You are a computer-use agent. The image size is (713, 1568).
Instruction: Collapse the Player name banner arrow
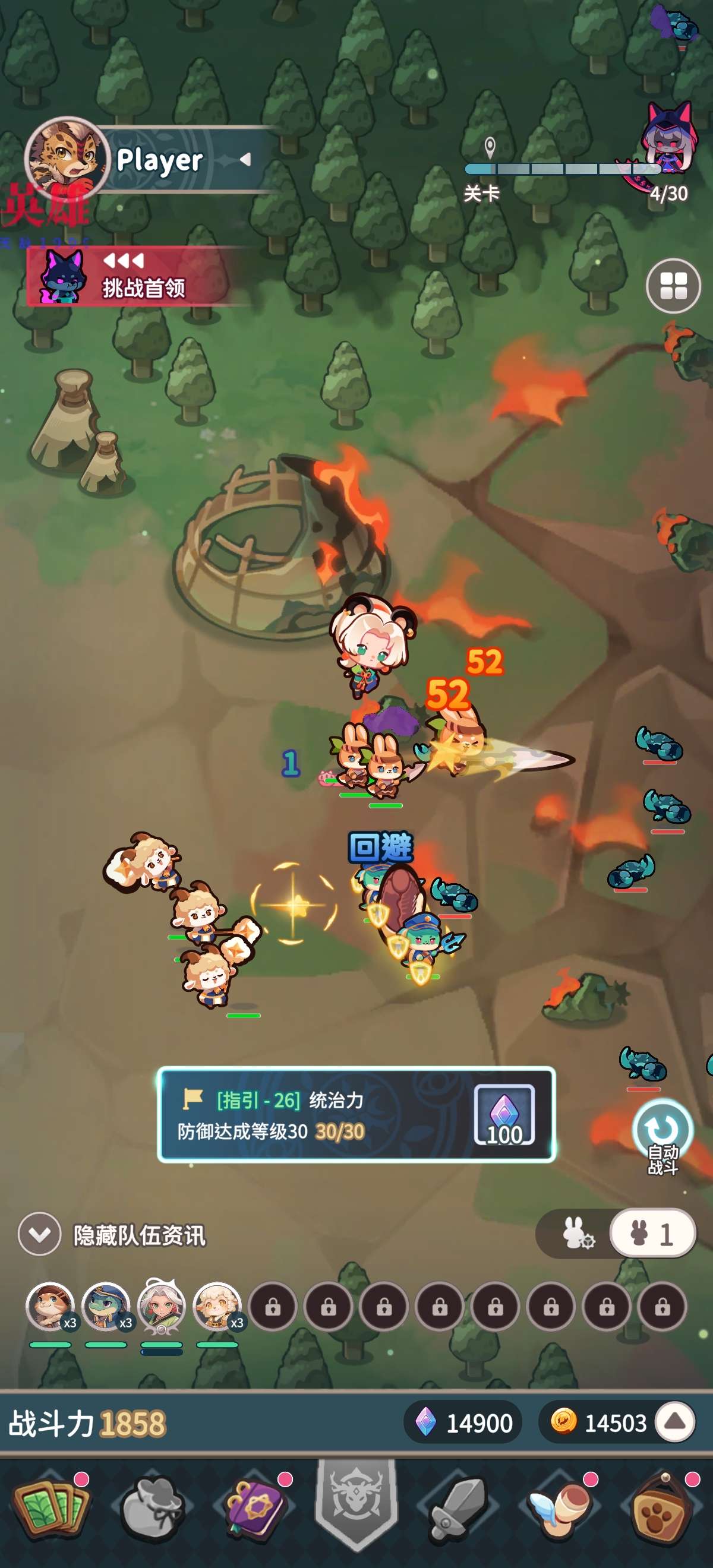245,160
